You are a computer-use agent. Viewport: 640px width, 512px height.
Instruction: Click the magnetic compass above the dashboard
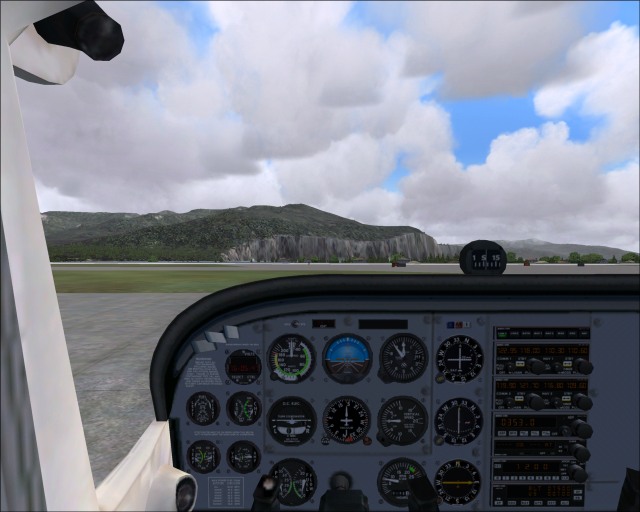[482, 258]
